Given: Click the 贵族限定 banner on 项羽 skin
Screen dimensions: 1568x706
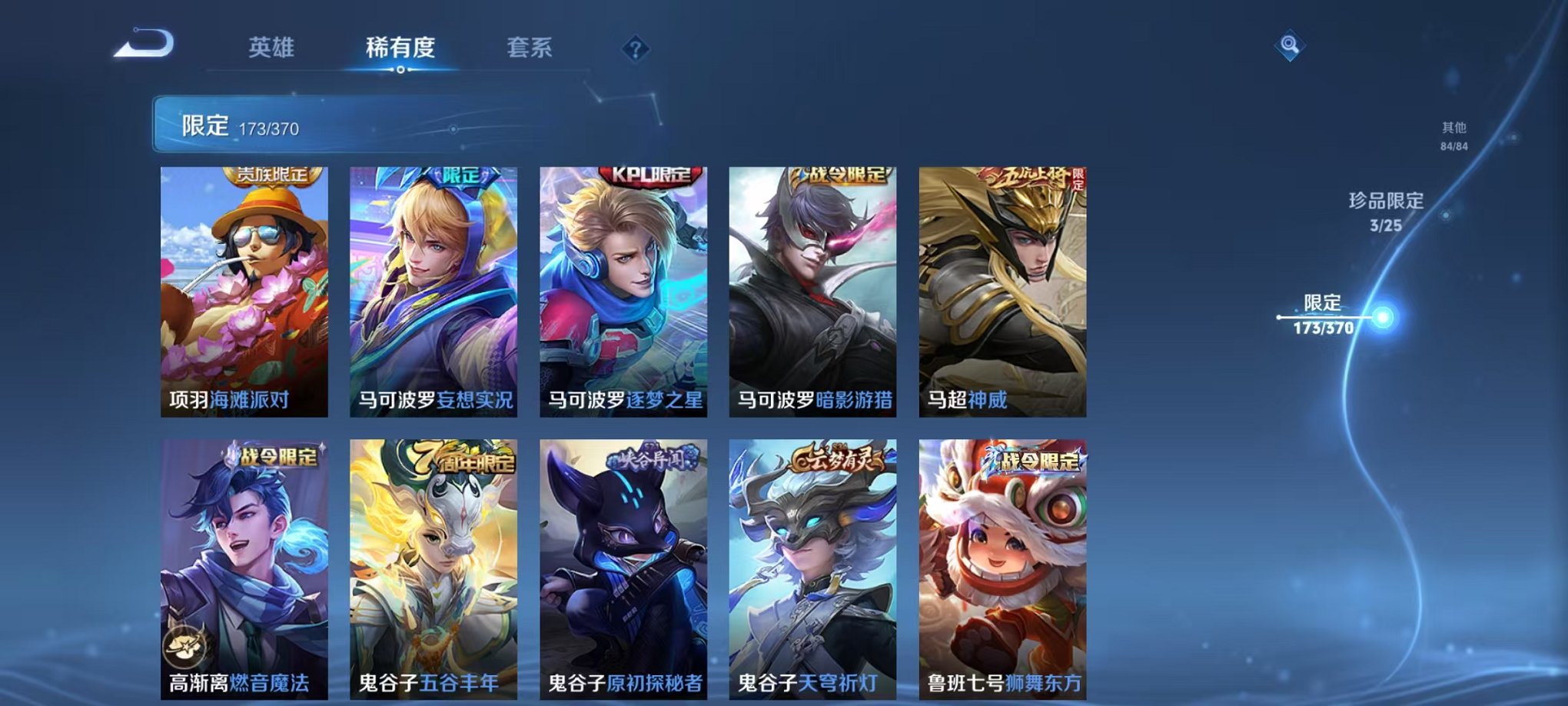Looking at the screenshot, I should [274, 176].
